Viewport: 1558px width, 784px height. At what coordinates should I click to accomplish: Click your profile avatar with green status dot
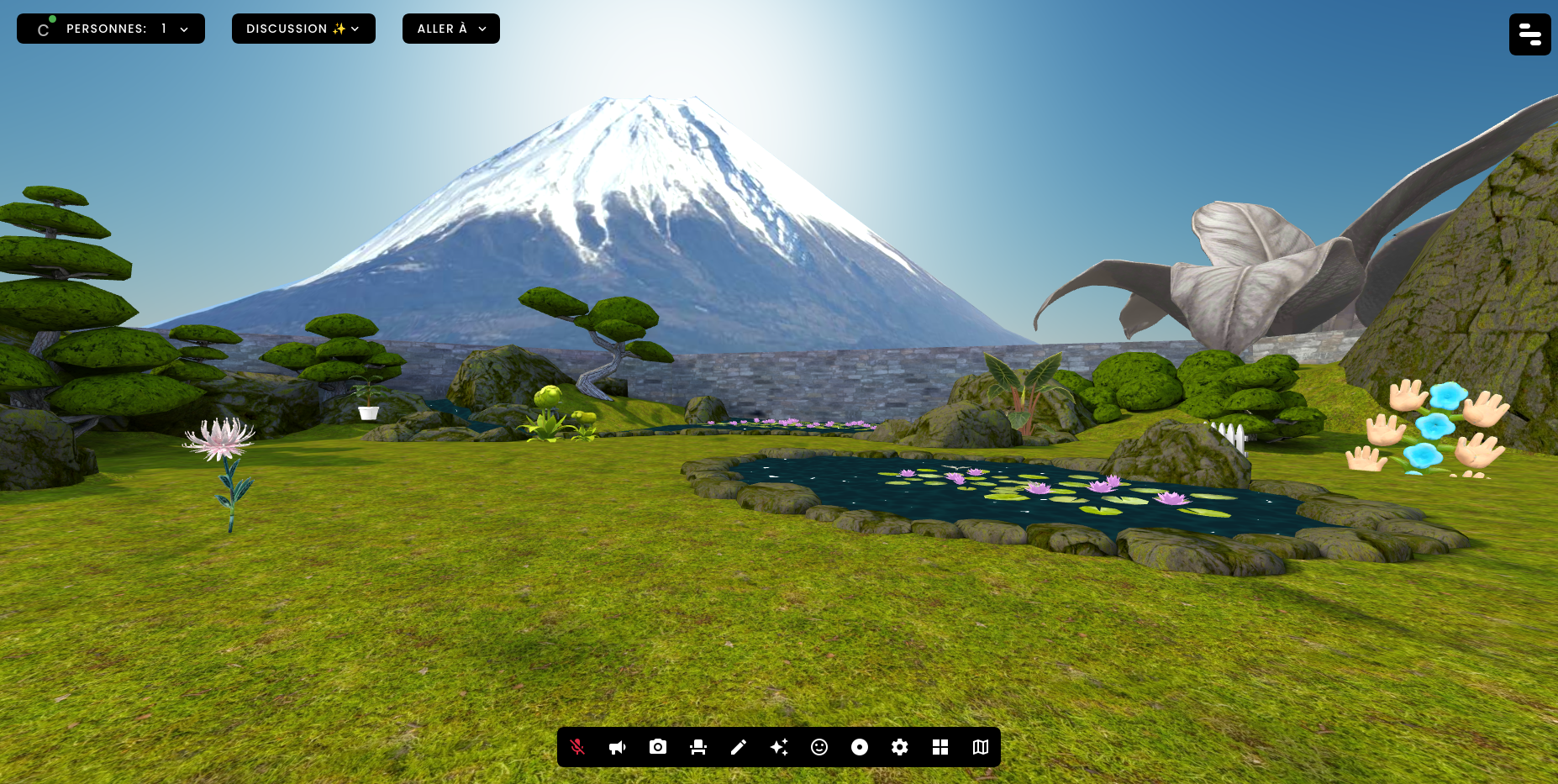43,29
